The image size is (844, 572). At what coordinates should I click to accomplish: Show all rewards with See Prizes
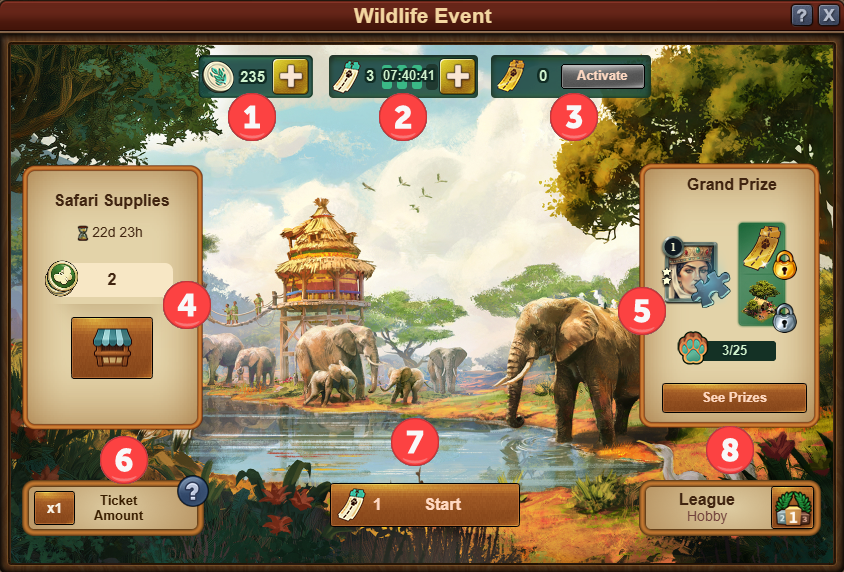[x=734, y=397]
